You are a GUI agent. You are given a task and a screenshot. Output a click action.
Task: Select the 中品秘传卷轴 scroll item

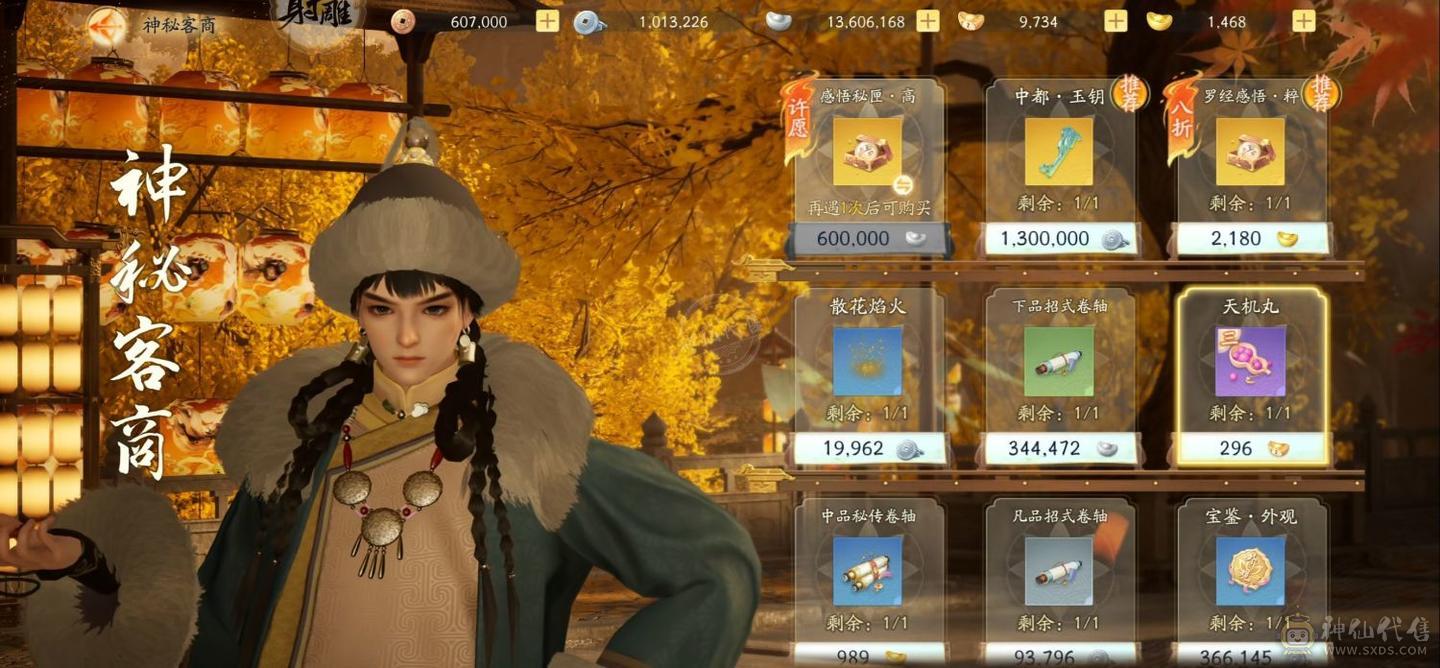coord(867,572)
